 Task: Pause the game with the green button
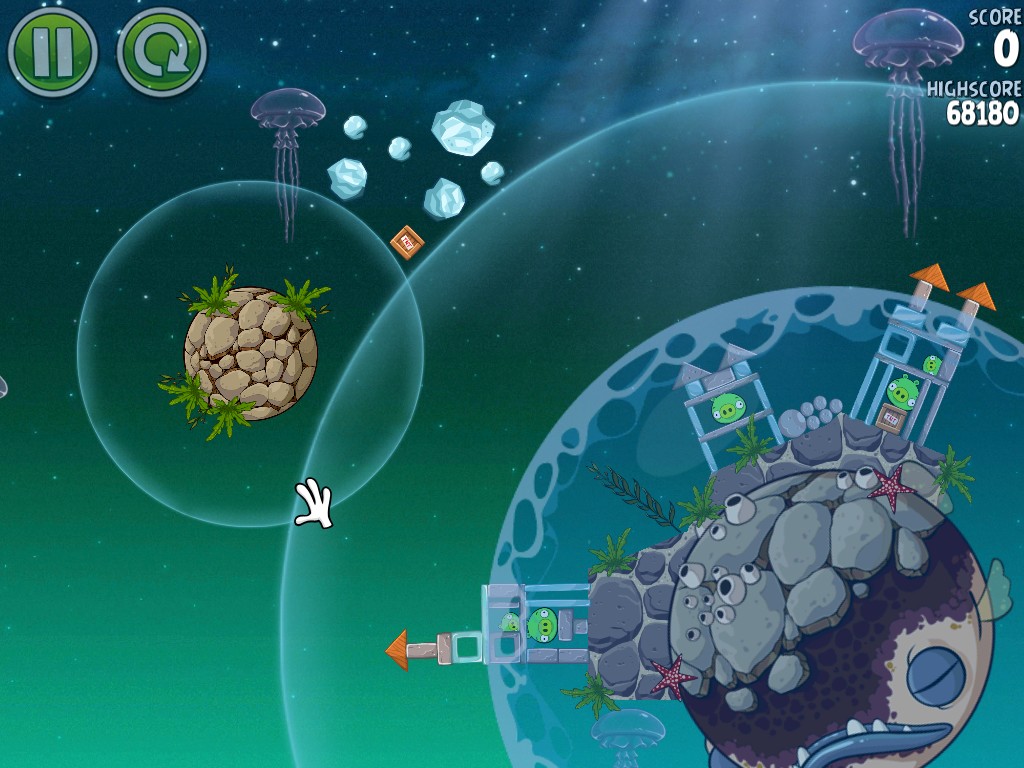52,51
